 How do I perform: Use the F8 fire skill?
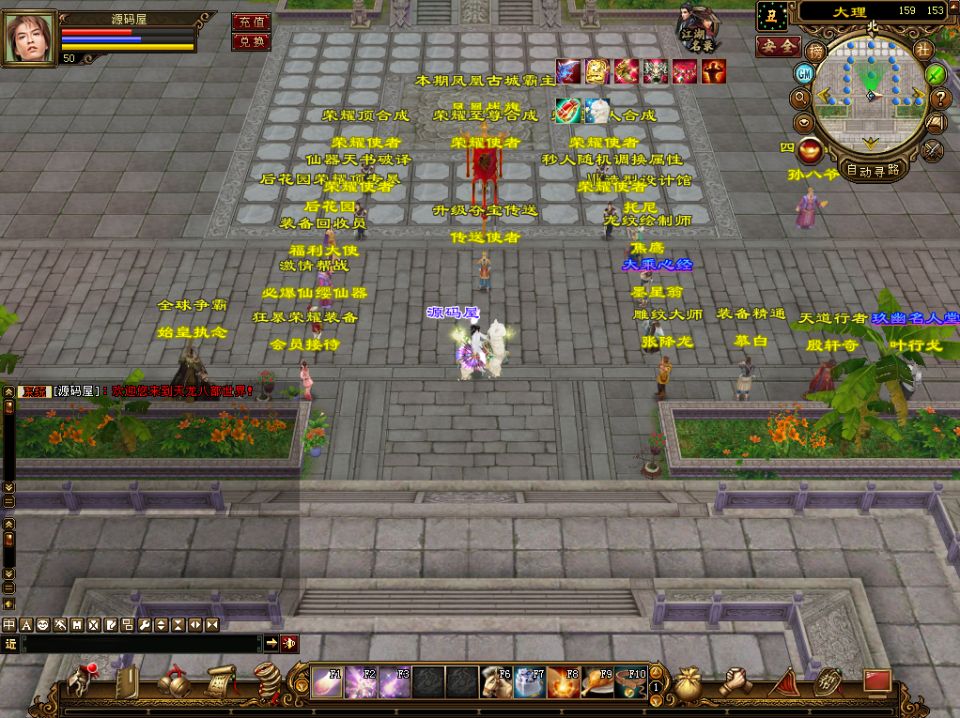tap(563, 682)
